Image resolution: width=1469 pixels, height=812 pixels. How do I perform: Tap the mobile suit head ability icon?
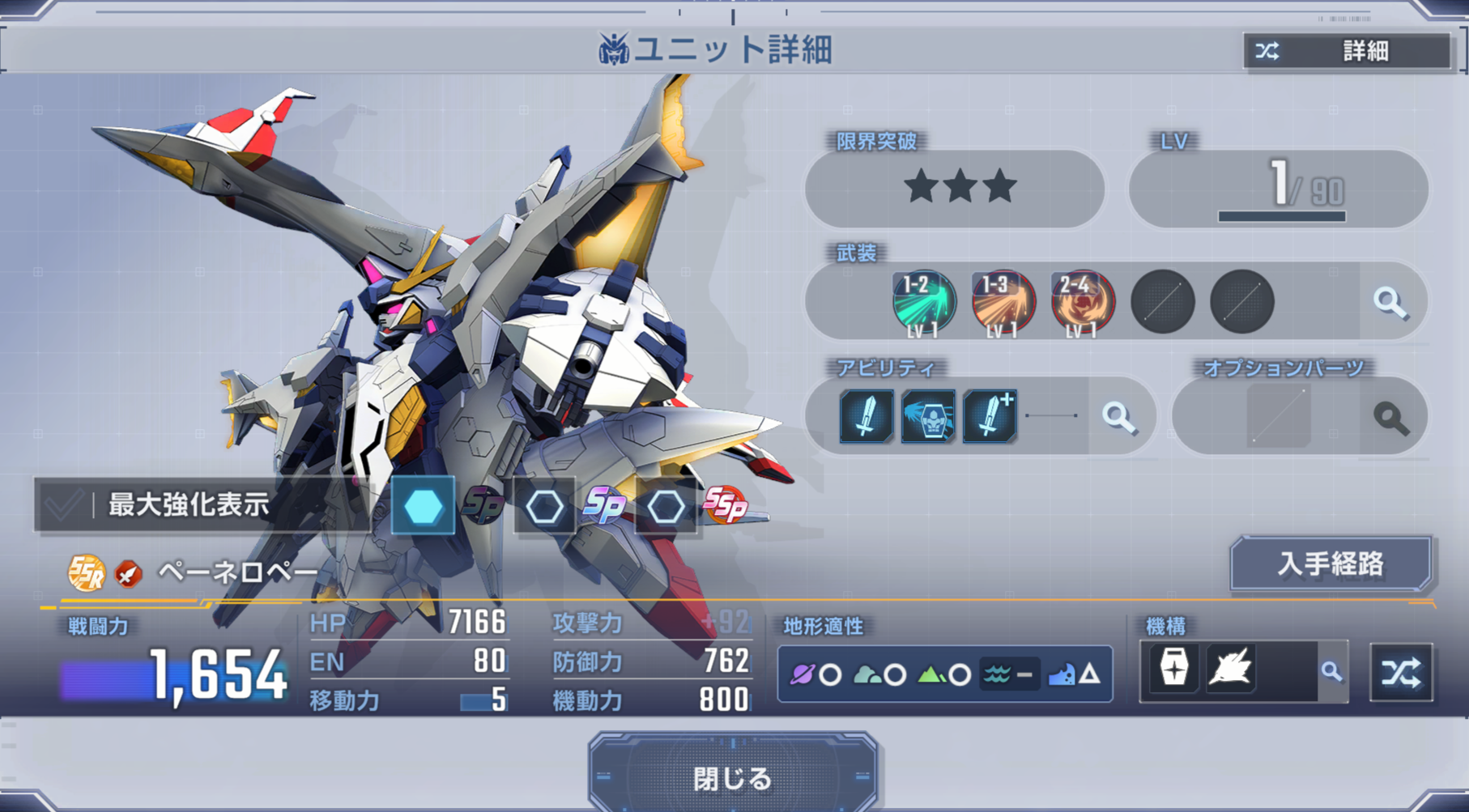tap(928, 417)
